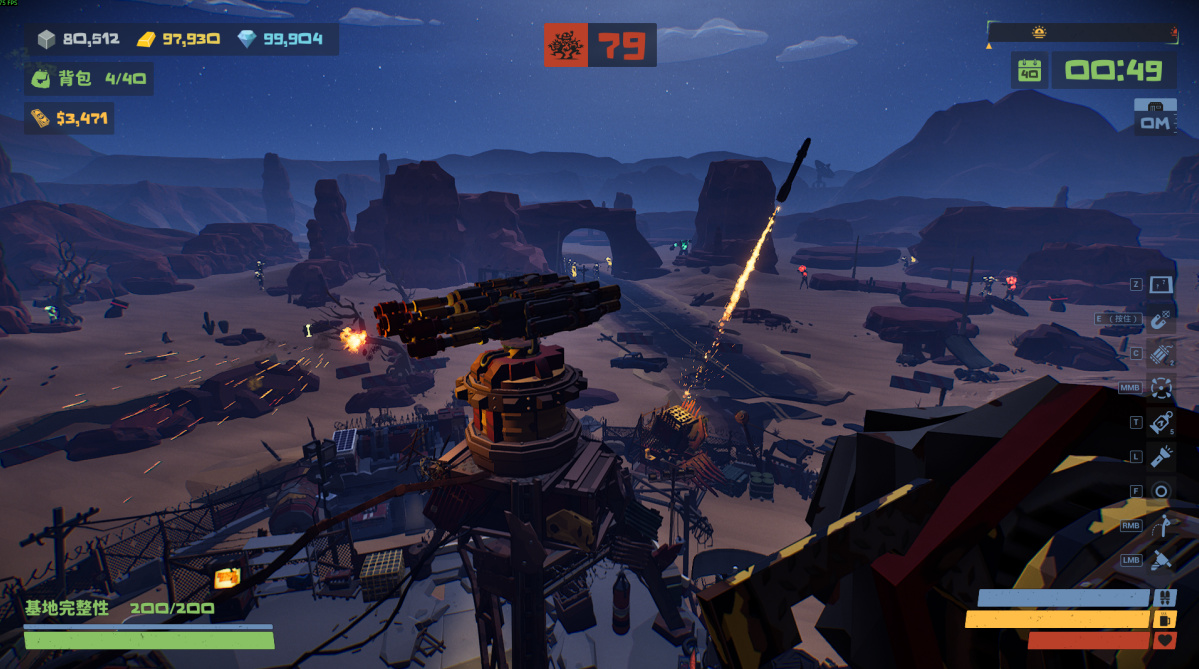Select the primary tool icon beside LMB
This screenshot has height=669, width=1199.
tap(1160, 560)
